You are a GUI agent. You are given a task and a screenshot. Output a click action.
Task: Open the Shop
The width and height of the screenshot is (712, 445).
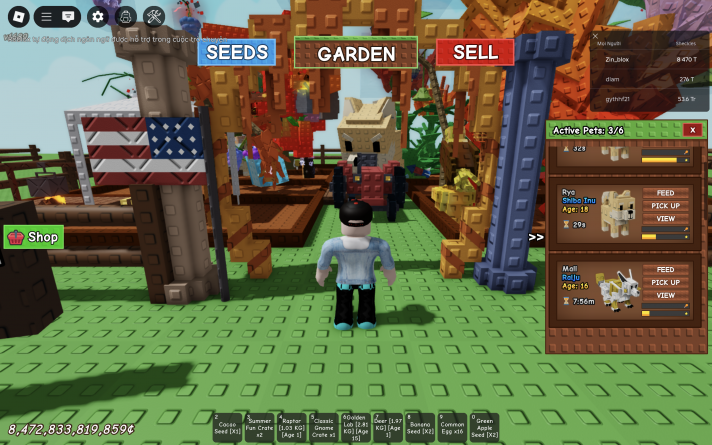(x=35, y=237)
